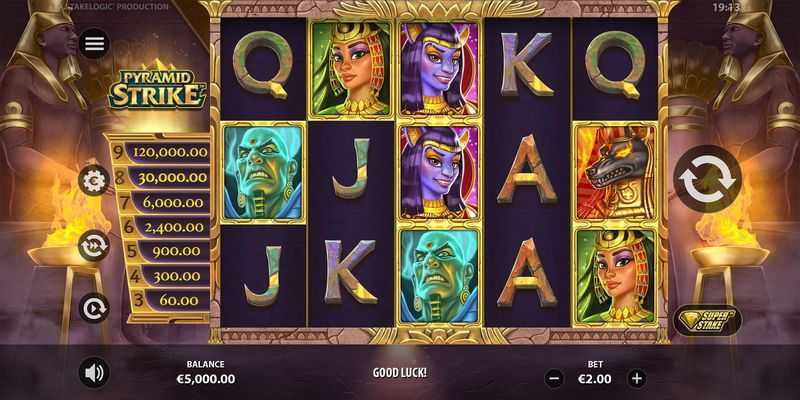Open the gear settings
Image resolution: width=800 pixels, height=400 pixels.
pos(94,181)
